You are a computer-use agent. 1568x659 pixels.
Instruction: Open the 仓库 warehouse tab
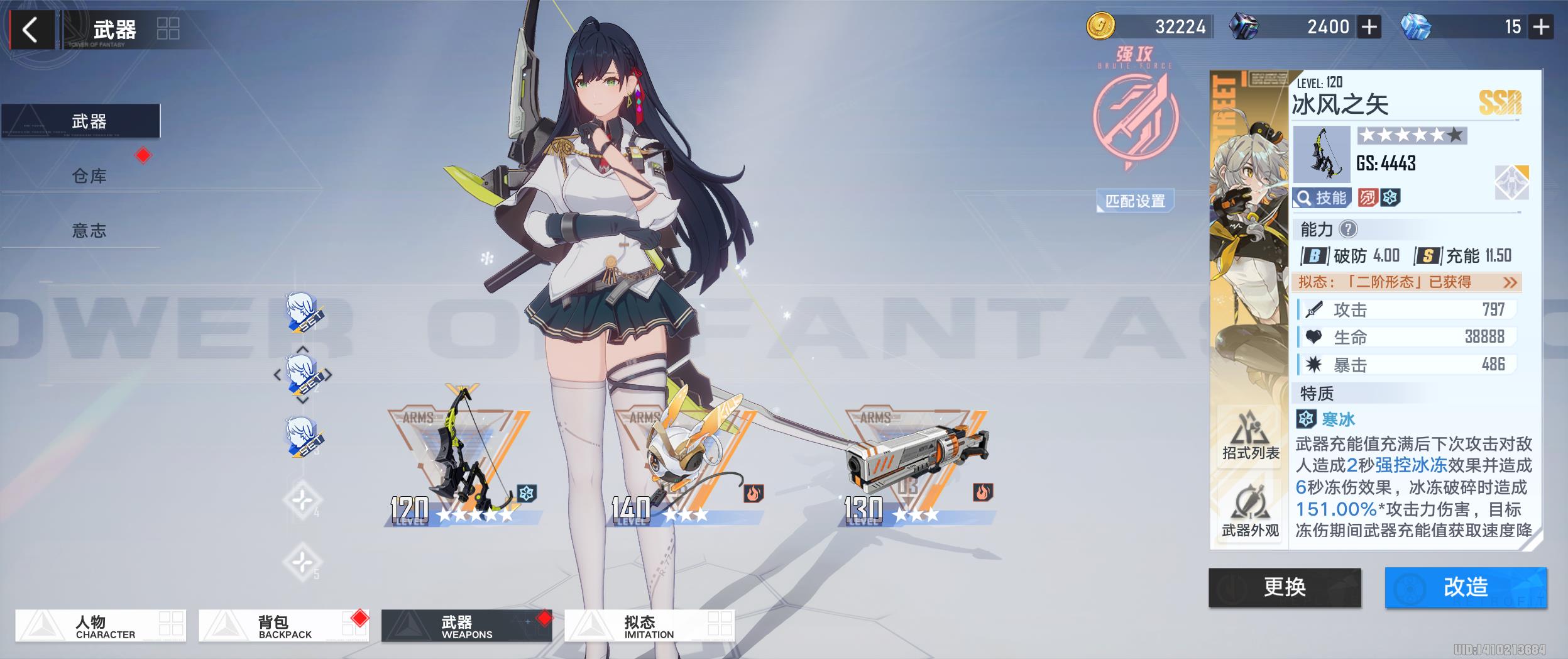tap(89, 176)
